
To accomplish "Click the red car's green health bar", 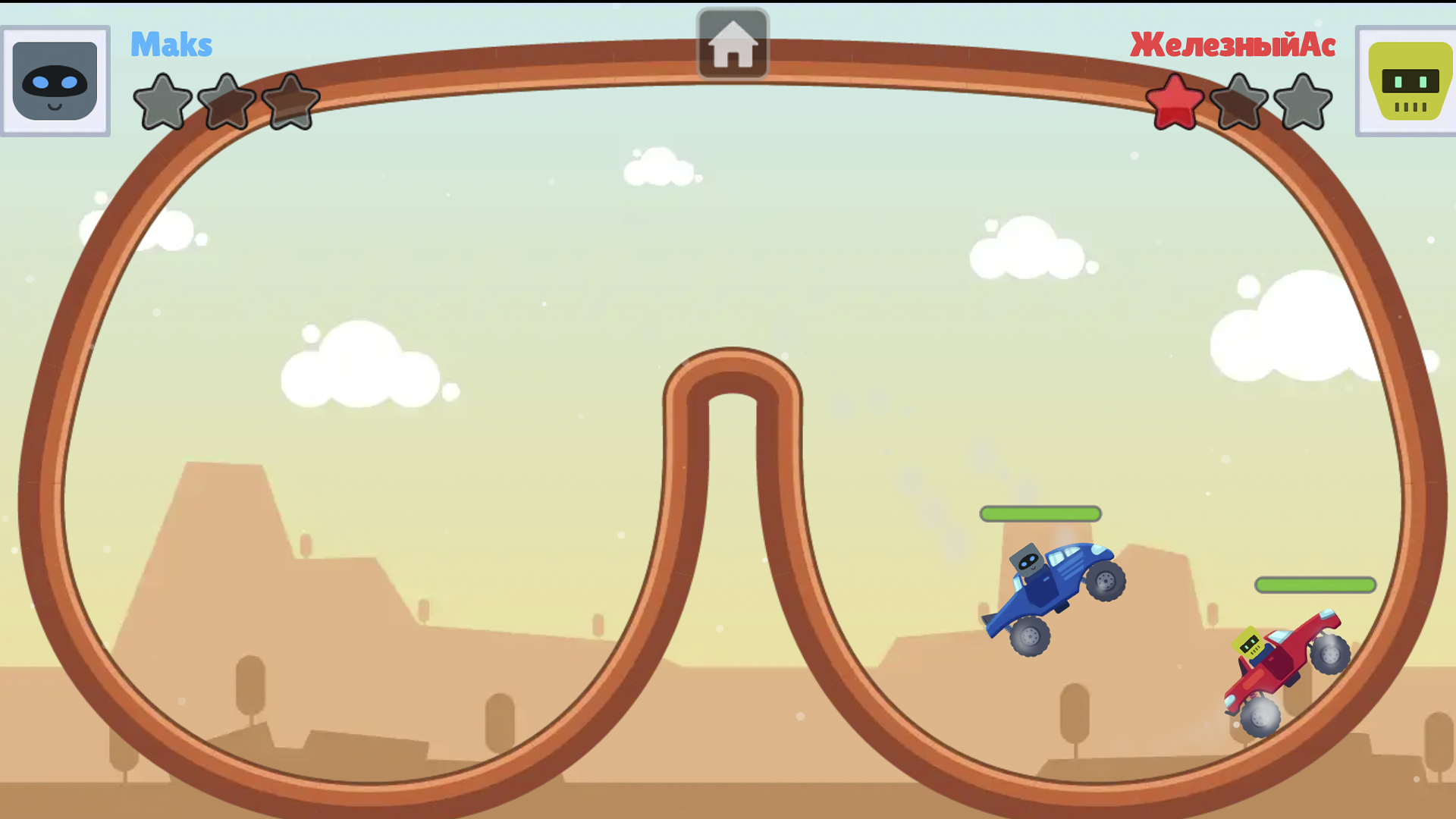I will click(1314, 584).
